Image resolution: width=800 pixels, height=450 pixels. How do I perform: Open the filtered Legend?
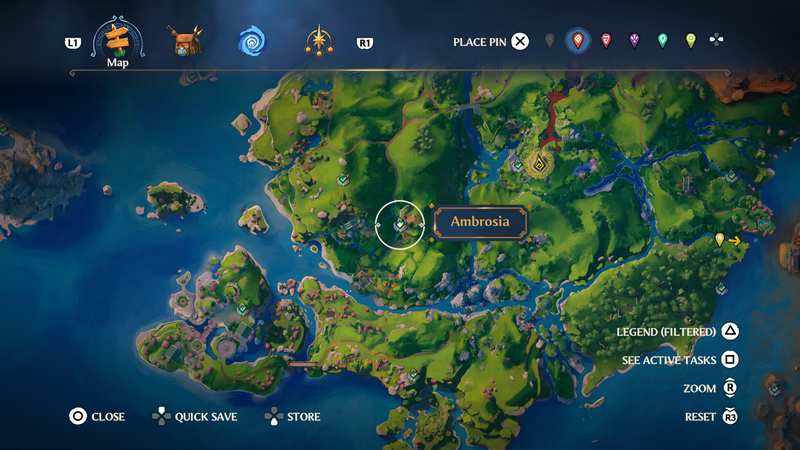coord(731,332)
